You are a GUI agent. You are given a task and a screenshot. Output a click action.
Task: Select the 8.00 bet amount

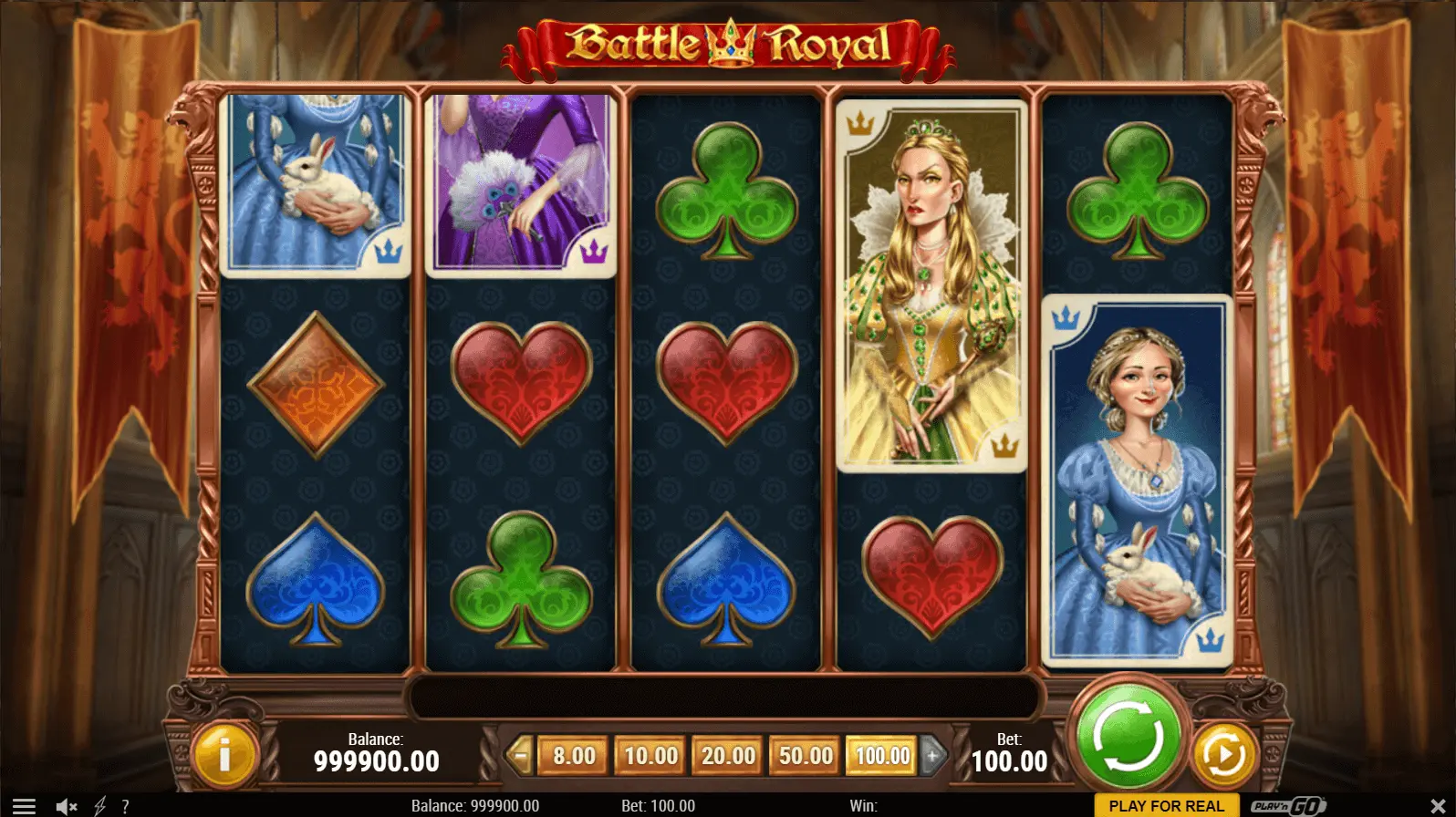pyautogui.click(x=574, y=756)
